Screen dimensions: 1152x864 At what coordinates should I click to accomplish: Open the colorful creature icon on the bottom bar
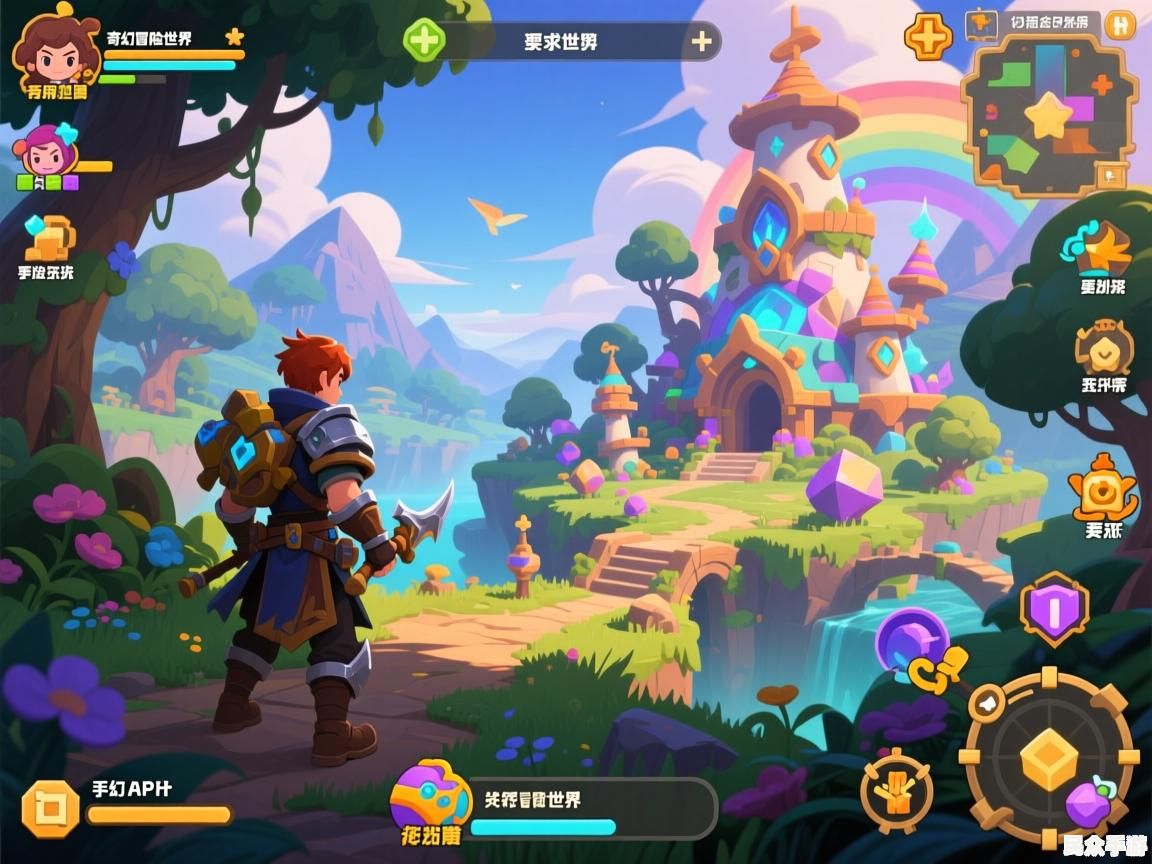point(431,798)
